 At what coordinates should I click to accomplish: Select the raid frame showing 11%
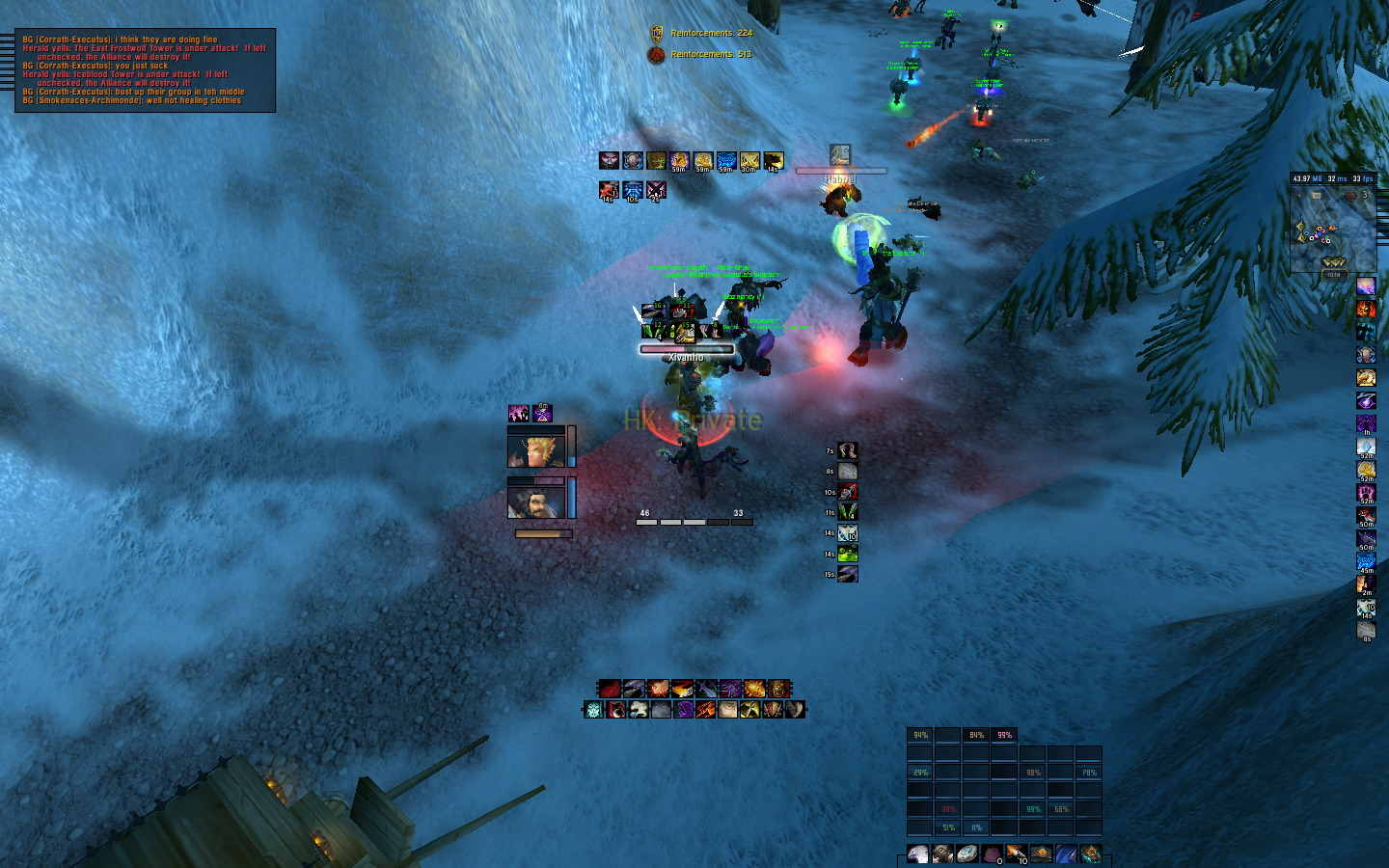point(976,827)
